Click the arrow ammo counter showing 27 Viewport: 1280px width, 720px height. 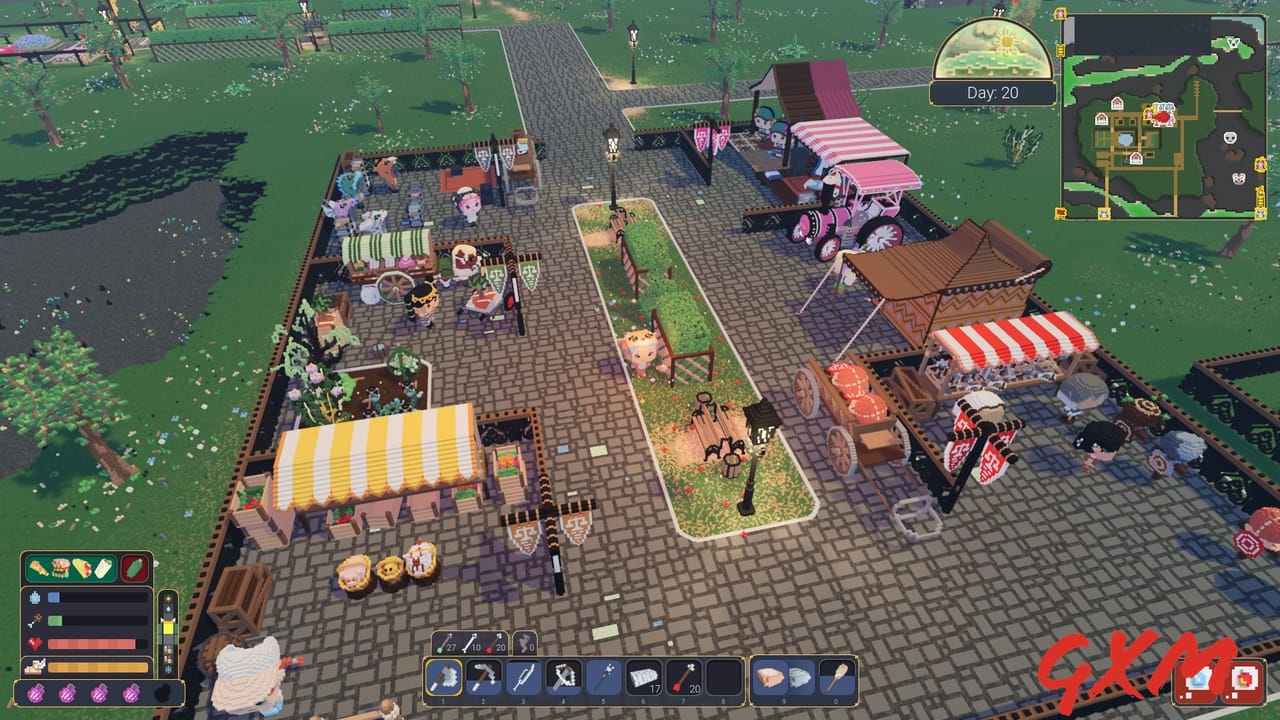click(x=447, y=642)
